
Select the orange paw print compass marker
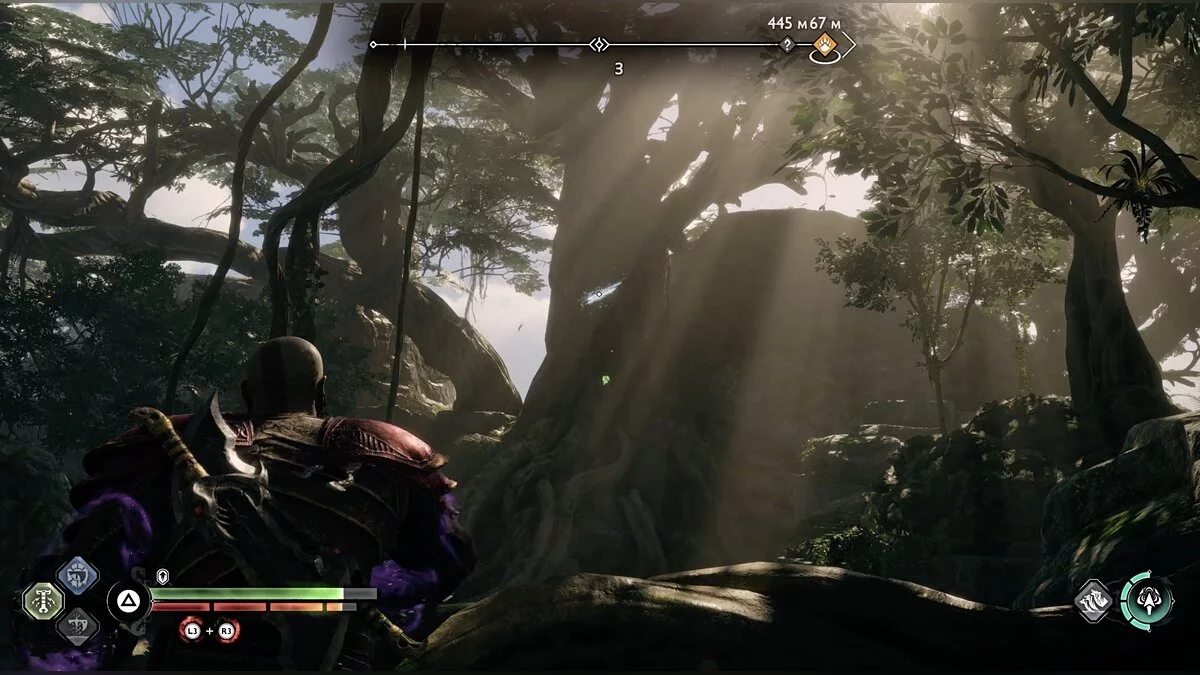(x=825, y=44)
